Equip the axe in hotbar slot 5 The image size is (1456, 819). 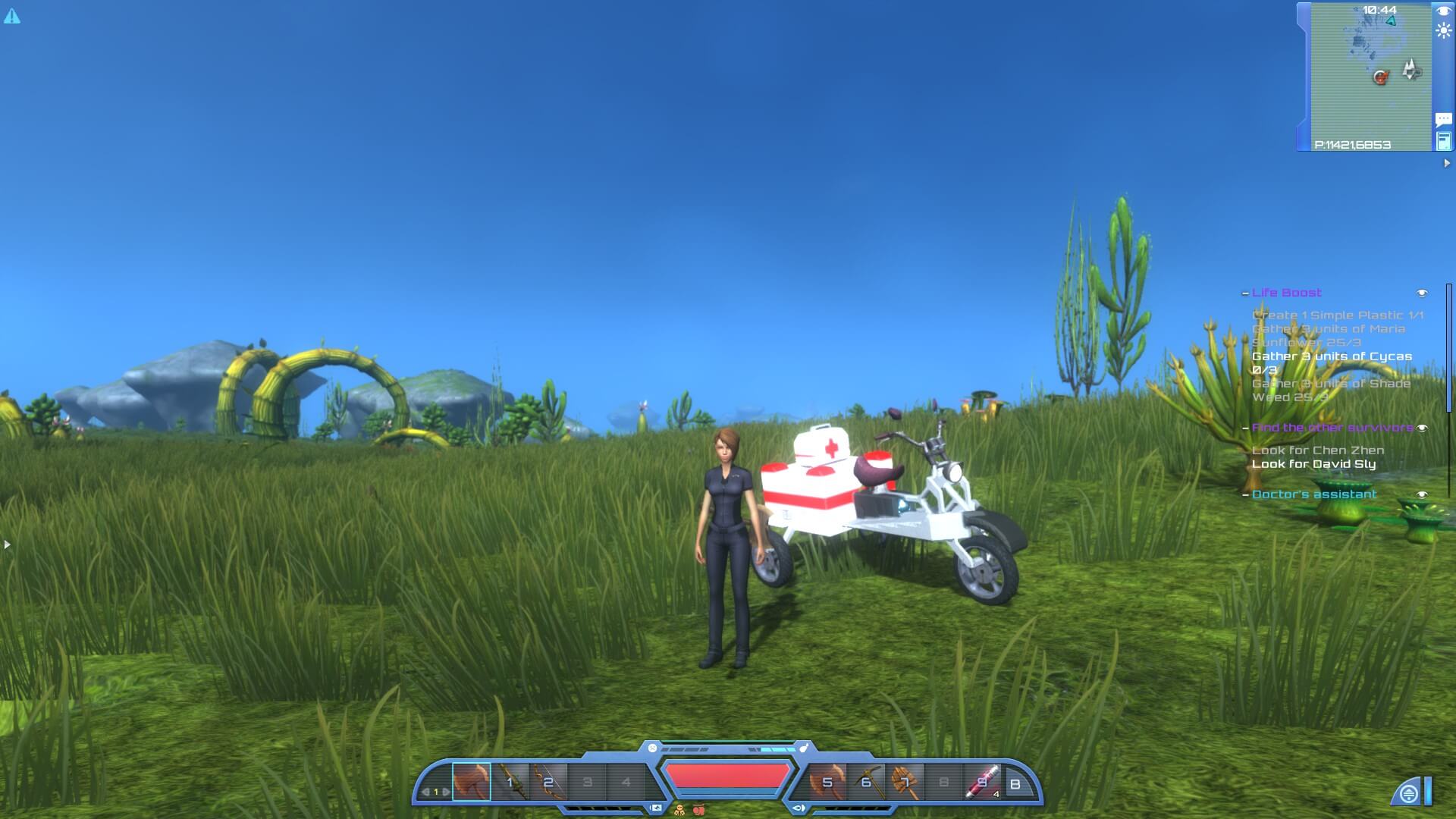pos(827,782)
